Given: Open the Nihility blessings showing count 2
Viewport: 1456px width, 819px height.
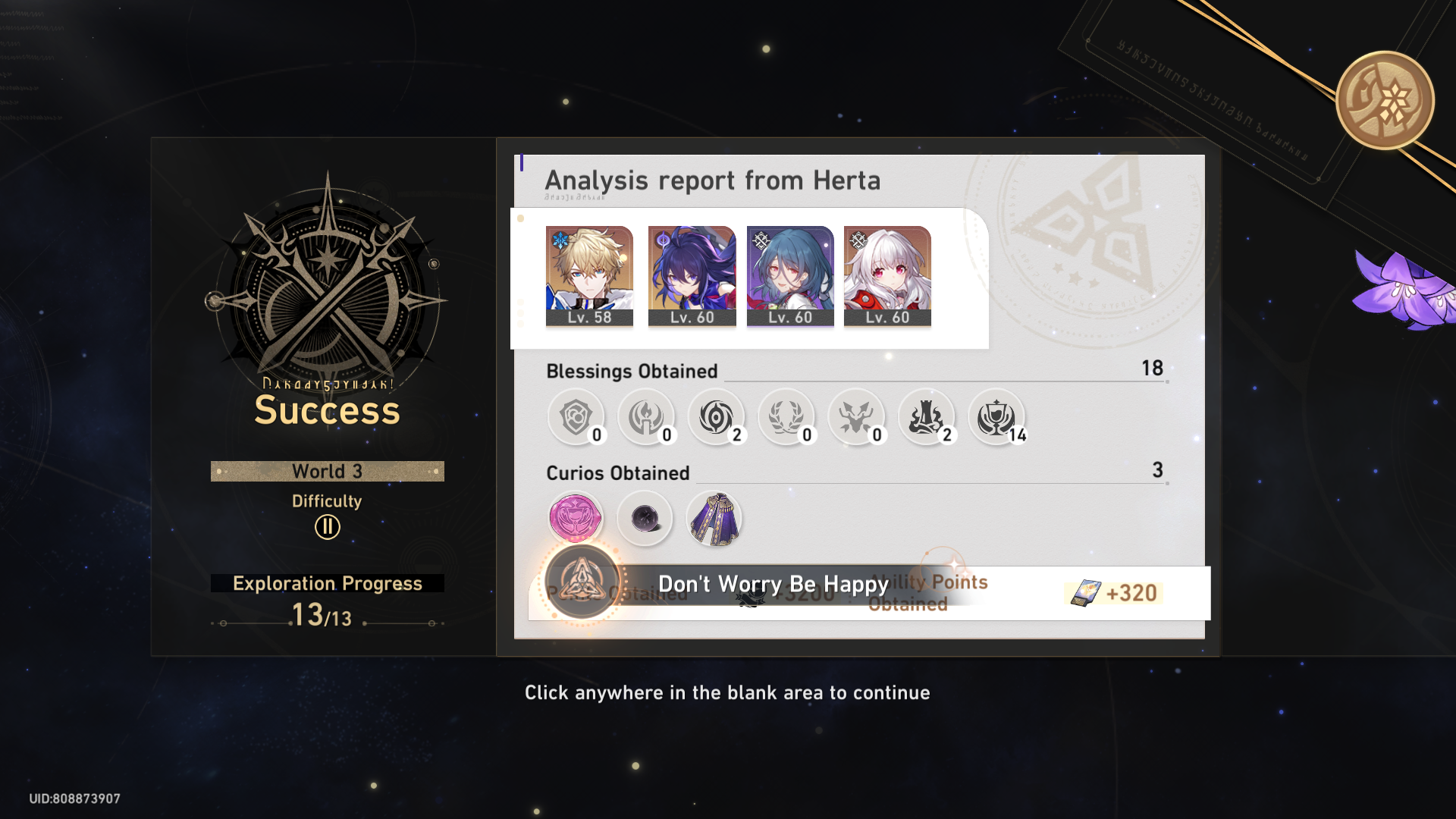Looking at the screenshot, I should coord(717,417).
